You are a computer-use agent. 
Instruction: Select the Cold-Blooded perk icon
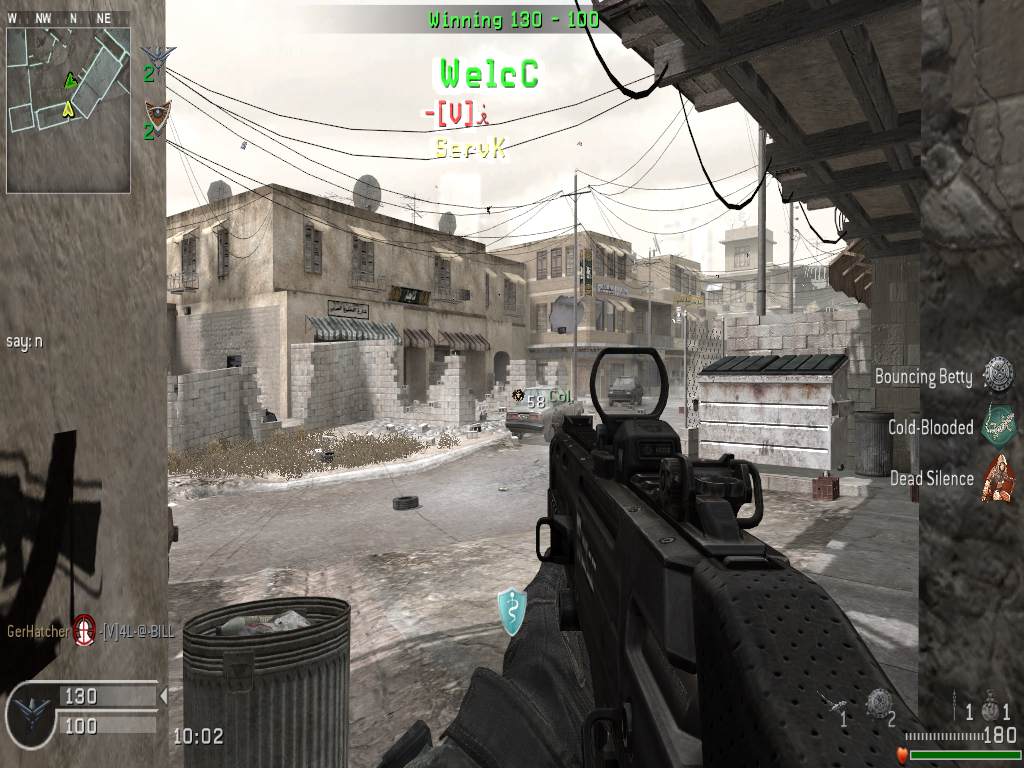[x=997, y=426]
